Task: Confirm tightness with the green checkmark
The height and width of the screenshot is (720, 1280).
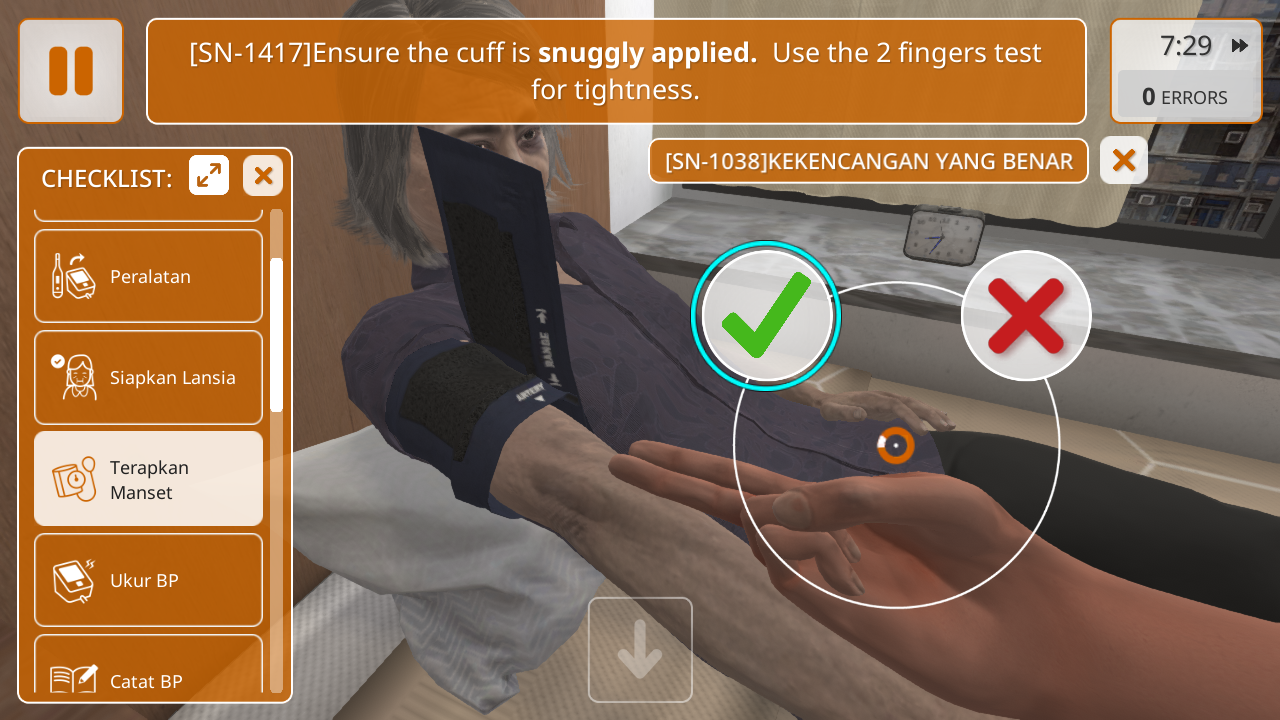Action: pos(766,316)
